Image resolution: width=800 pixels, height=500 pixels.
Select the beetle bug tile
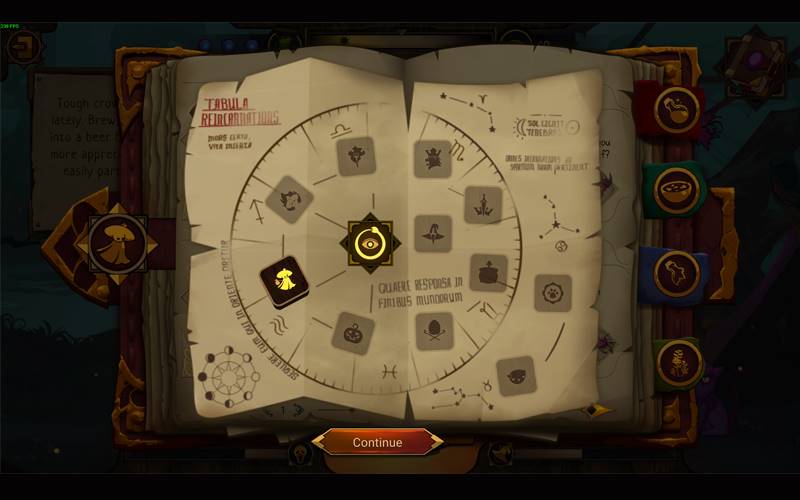(433, 158)
